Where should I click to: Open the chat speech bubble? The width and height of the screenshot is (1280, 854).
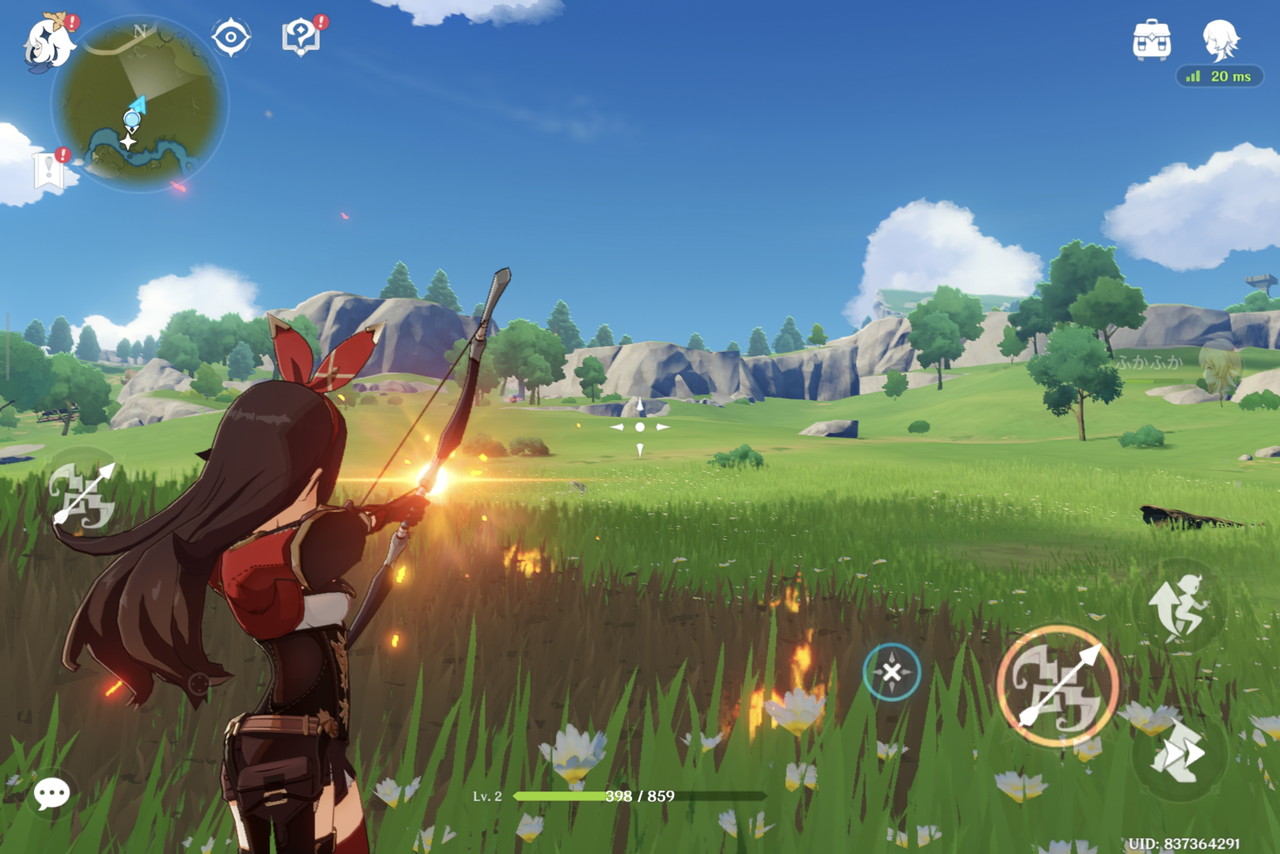pyautogui.click(x=51, y=794)
